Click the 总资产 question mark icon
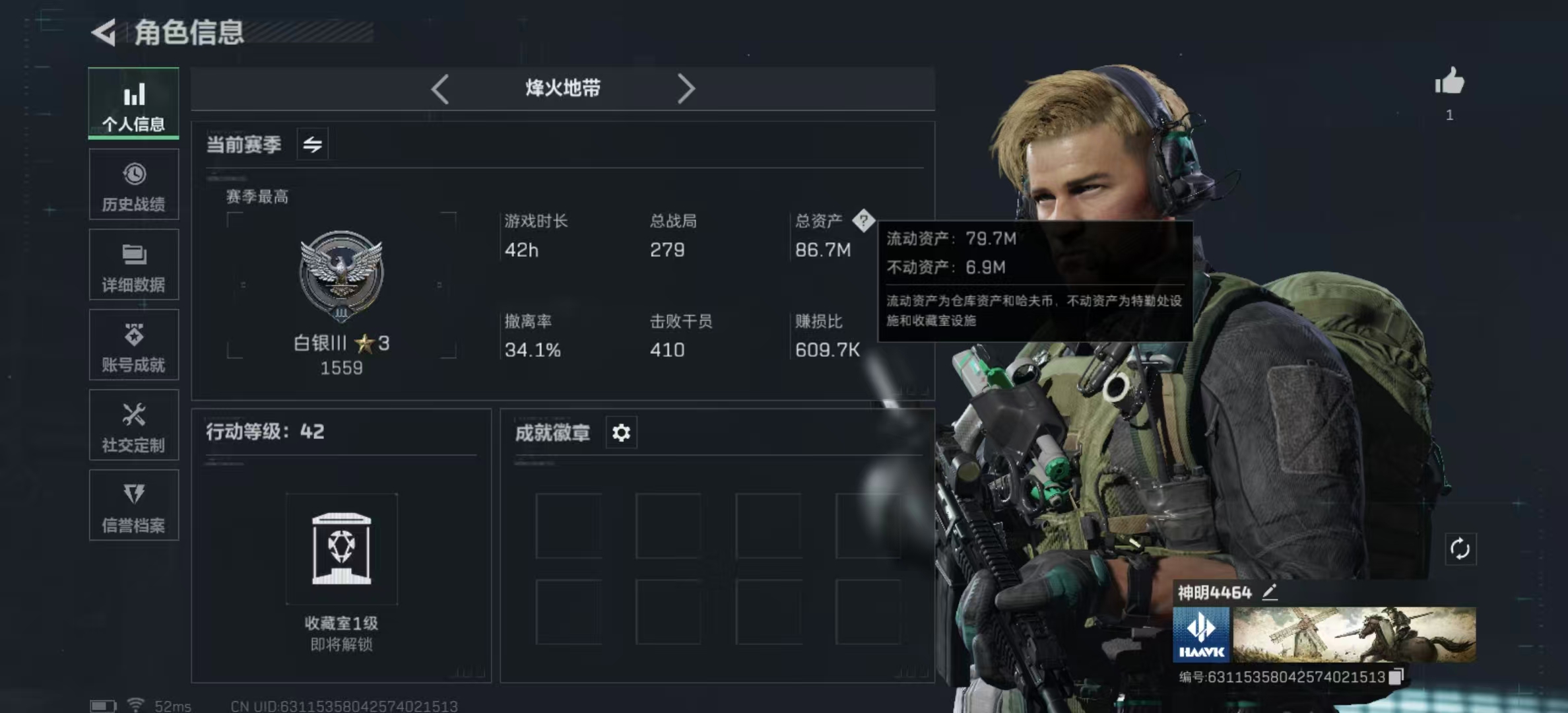The width and height of the screenshot is (1568, 713). tap(863, 221)
